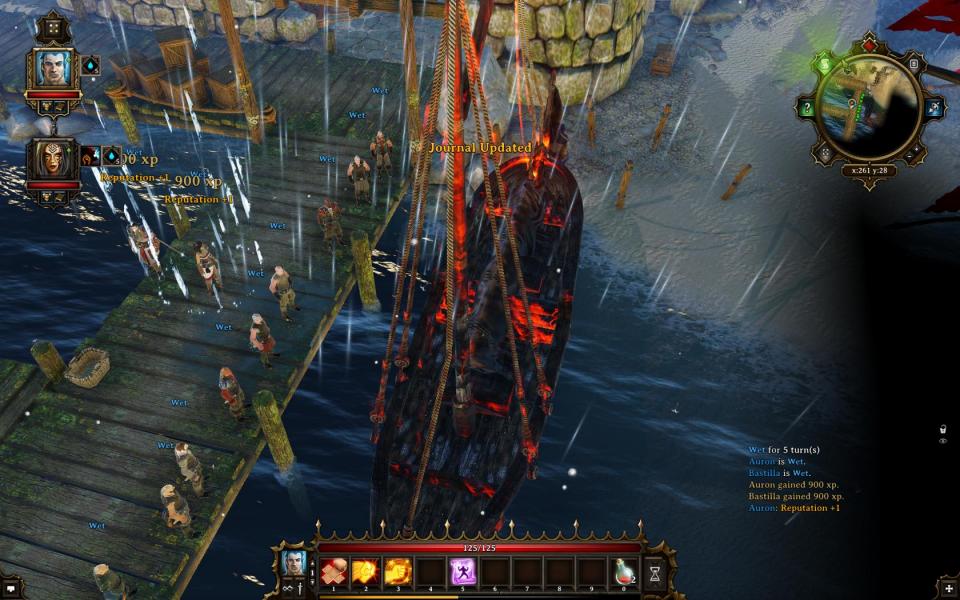This screenshot has height=600, width=960.
Task: Click the hourglass end turn button
Action: pos(655,573)
